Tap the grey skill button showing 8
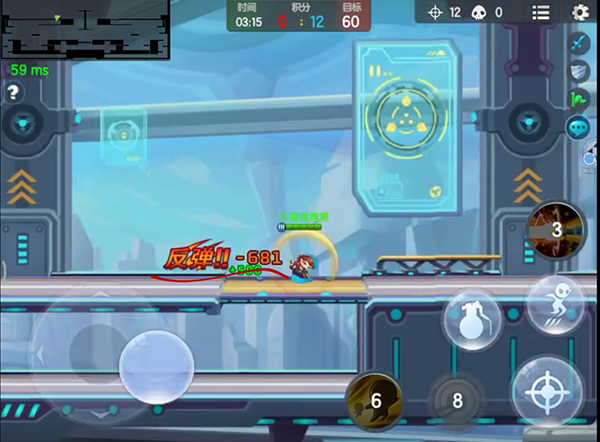Screen dimensions: 600x442 click(x=457, y=401)
